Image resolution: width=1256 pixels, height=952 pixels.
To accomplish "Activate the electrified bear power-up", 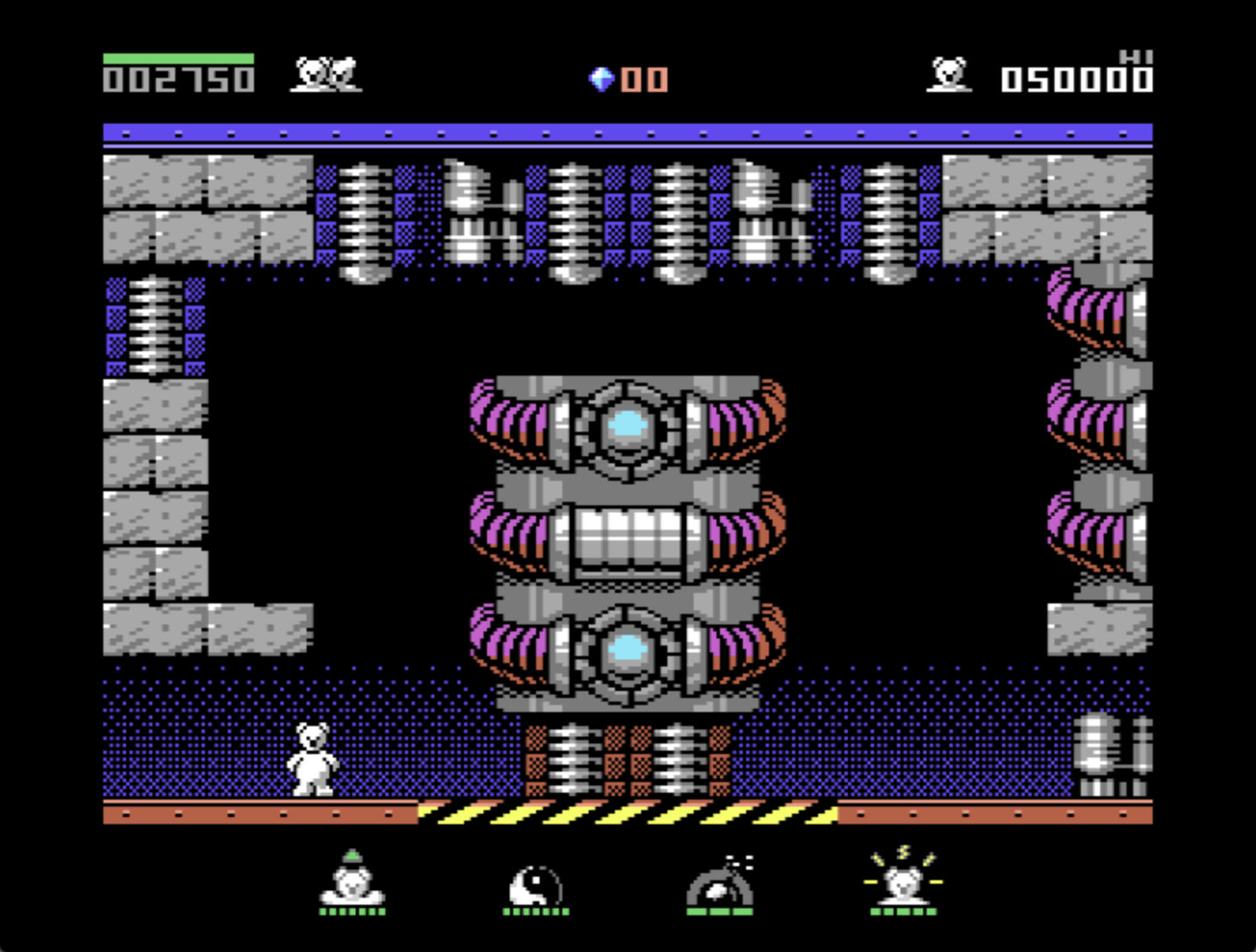I will tap(903, 879).
